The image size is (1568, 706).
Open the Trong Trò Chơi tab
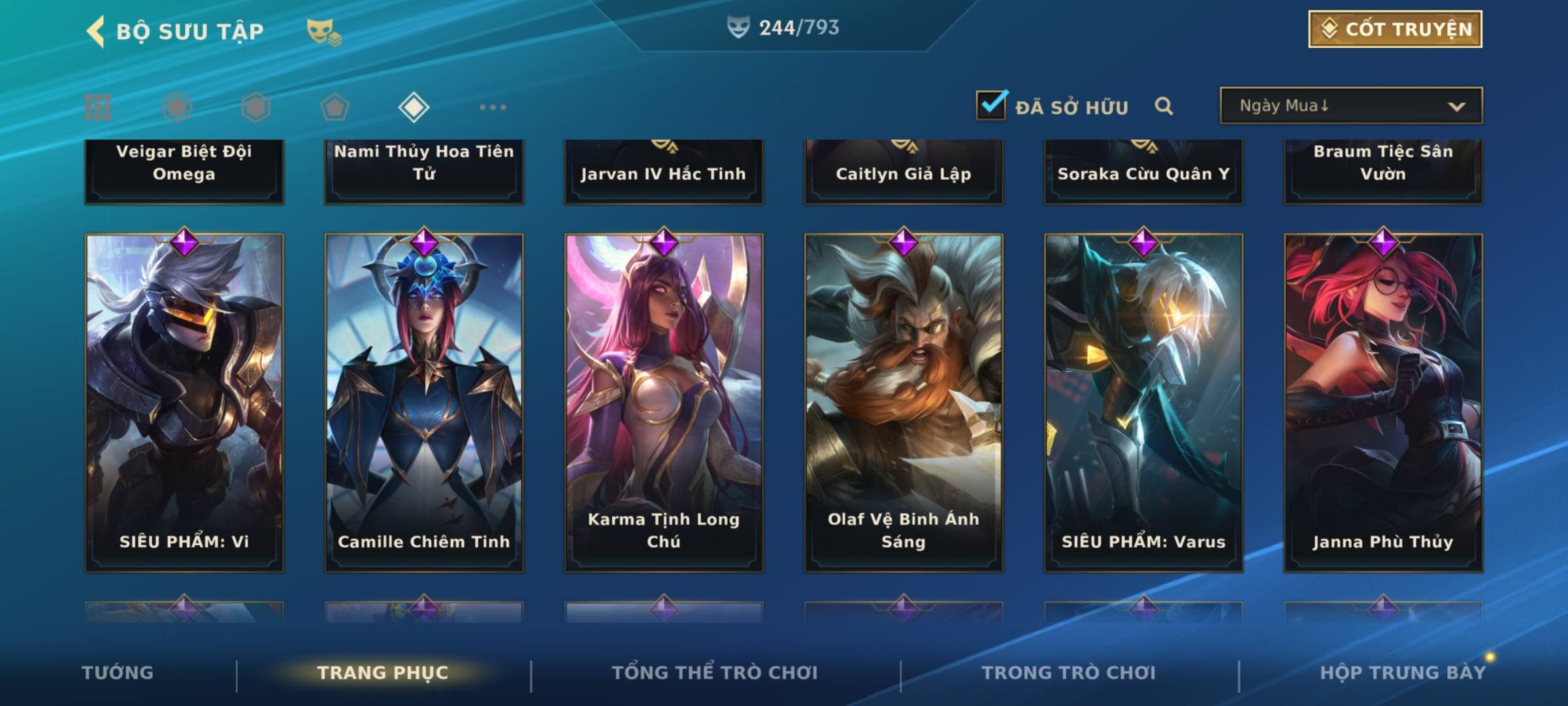pyautogui.click(x=1068, y=673)
